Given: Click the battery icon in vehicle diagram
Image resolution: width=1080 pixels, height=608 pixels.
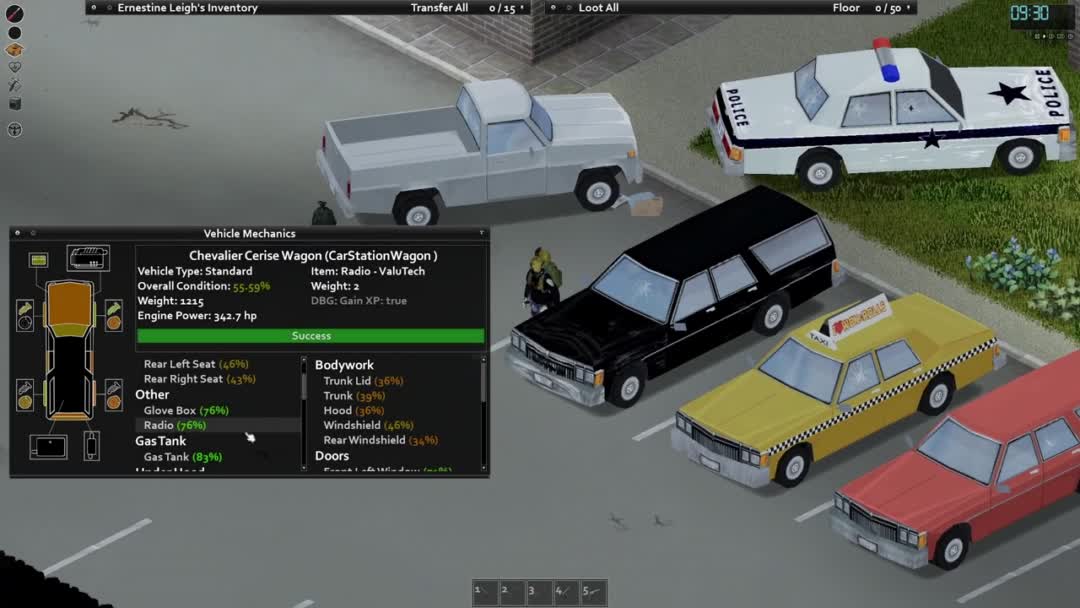Looking at the screenshot, I should (38, 260).
